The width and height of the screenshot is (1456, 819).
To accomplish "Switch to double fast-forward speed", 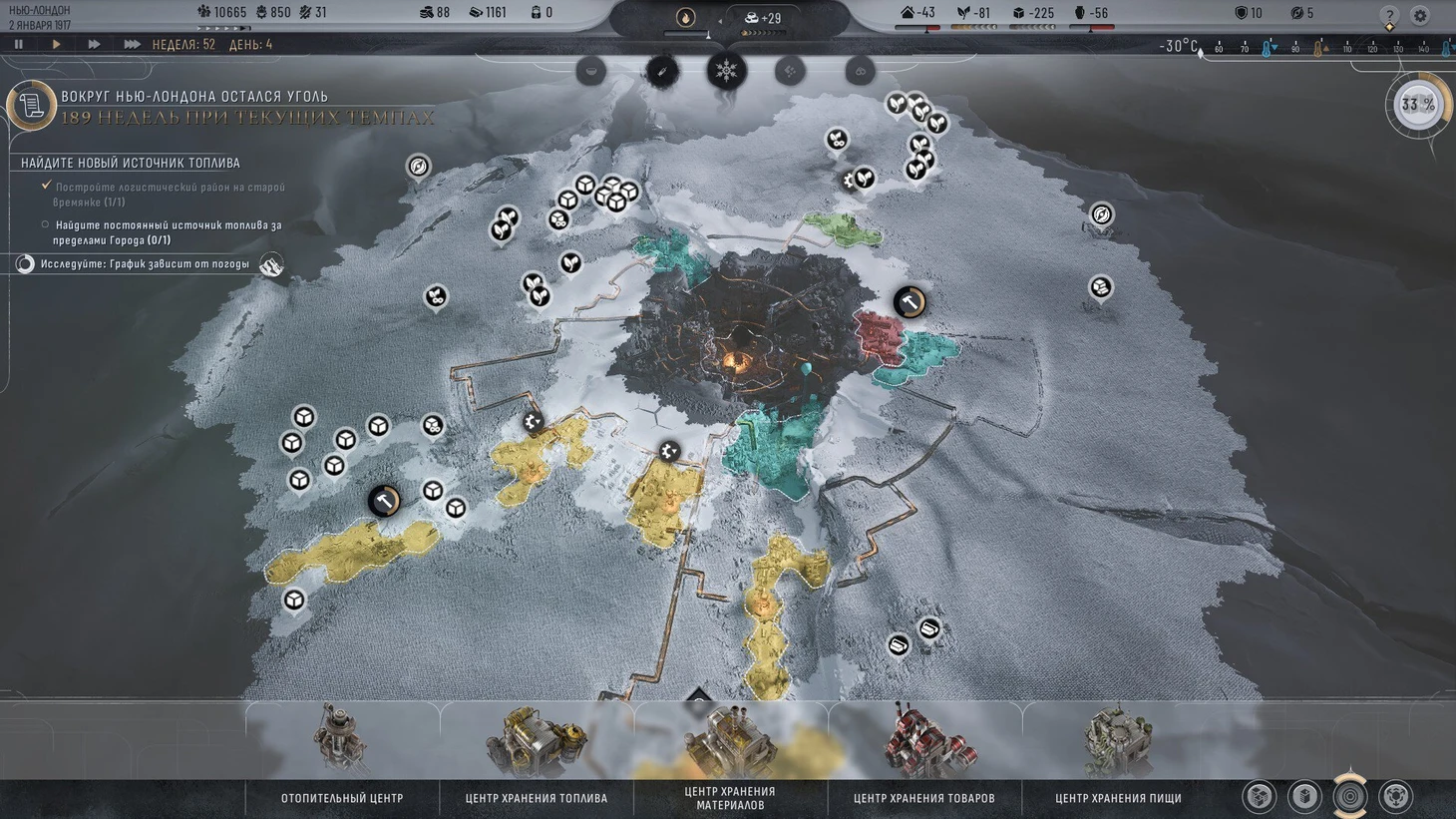I will pos(94,45).
